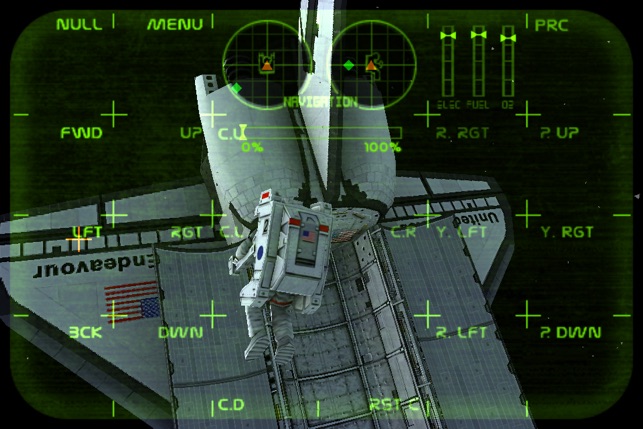643x429 pixels.
Task: Yaw right using Y. RGT
Action: (x=567, y=232)
